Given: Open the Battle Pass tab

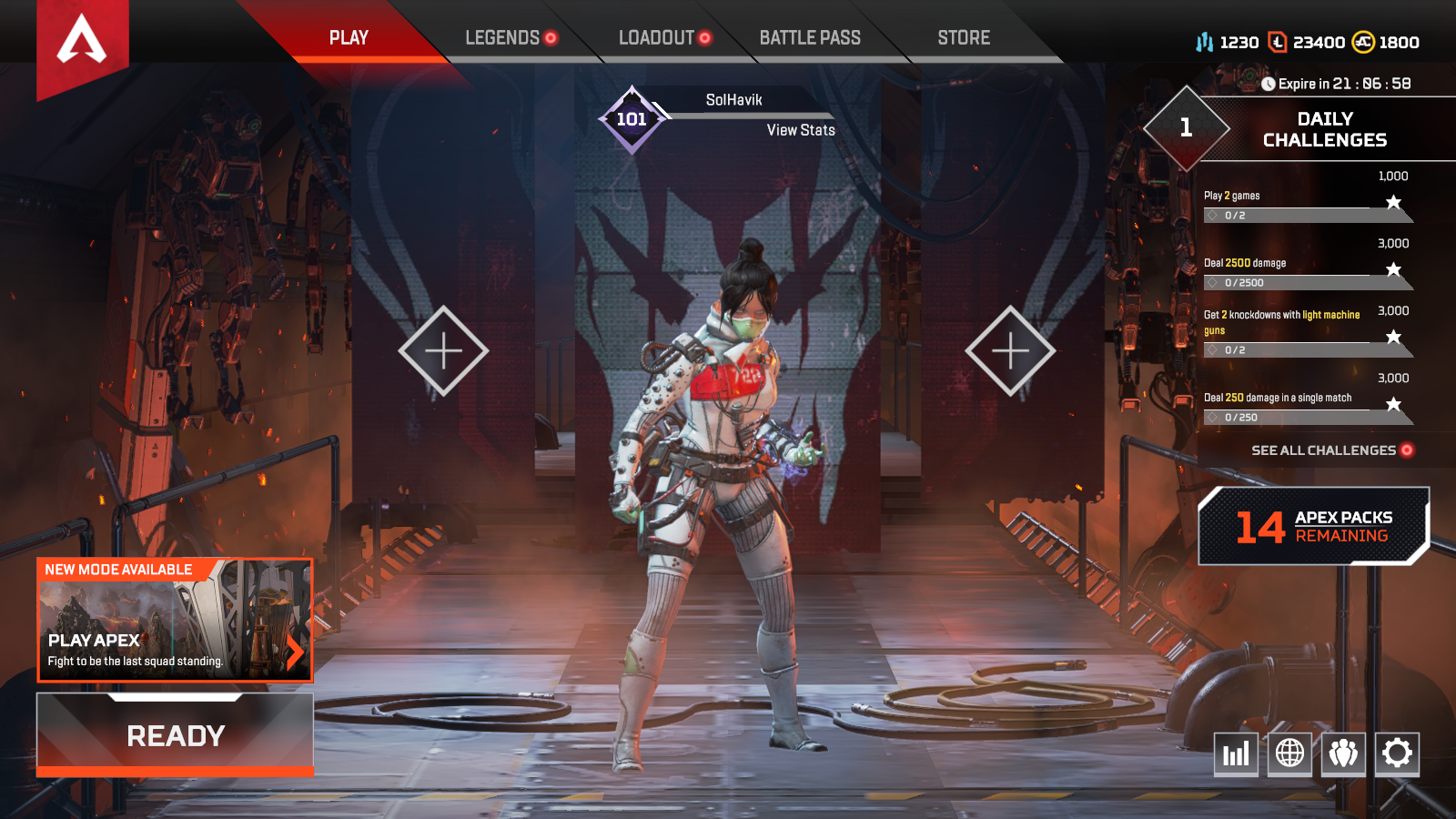Looking at the screenshot, I should coord(810,38).
